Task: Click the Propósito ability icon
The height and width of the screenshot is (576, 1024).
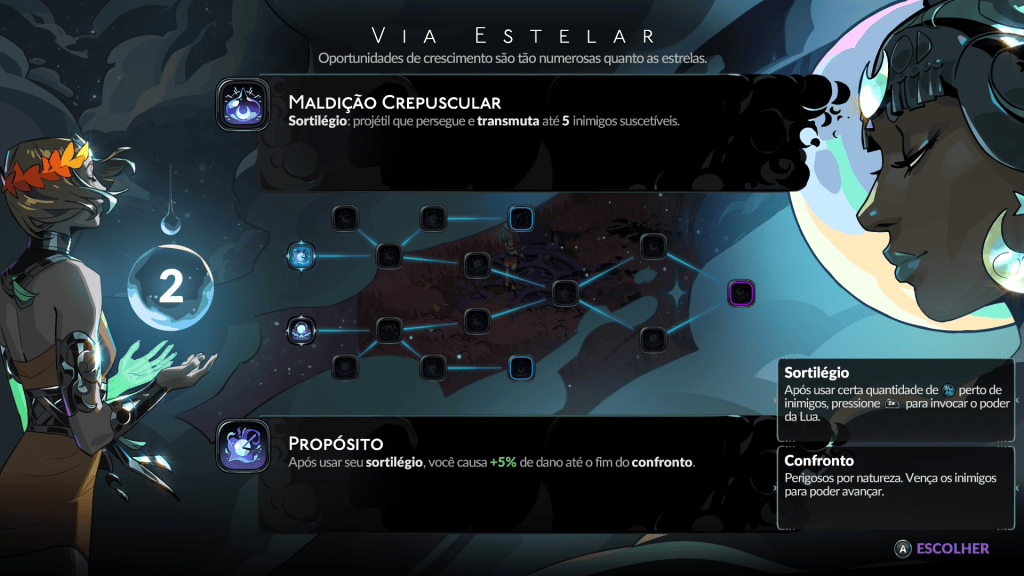Action: (x=243, y=446)
